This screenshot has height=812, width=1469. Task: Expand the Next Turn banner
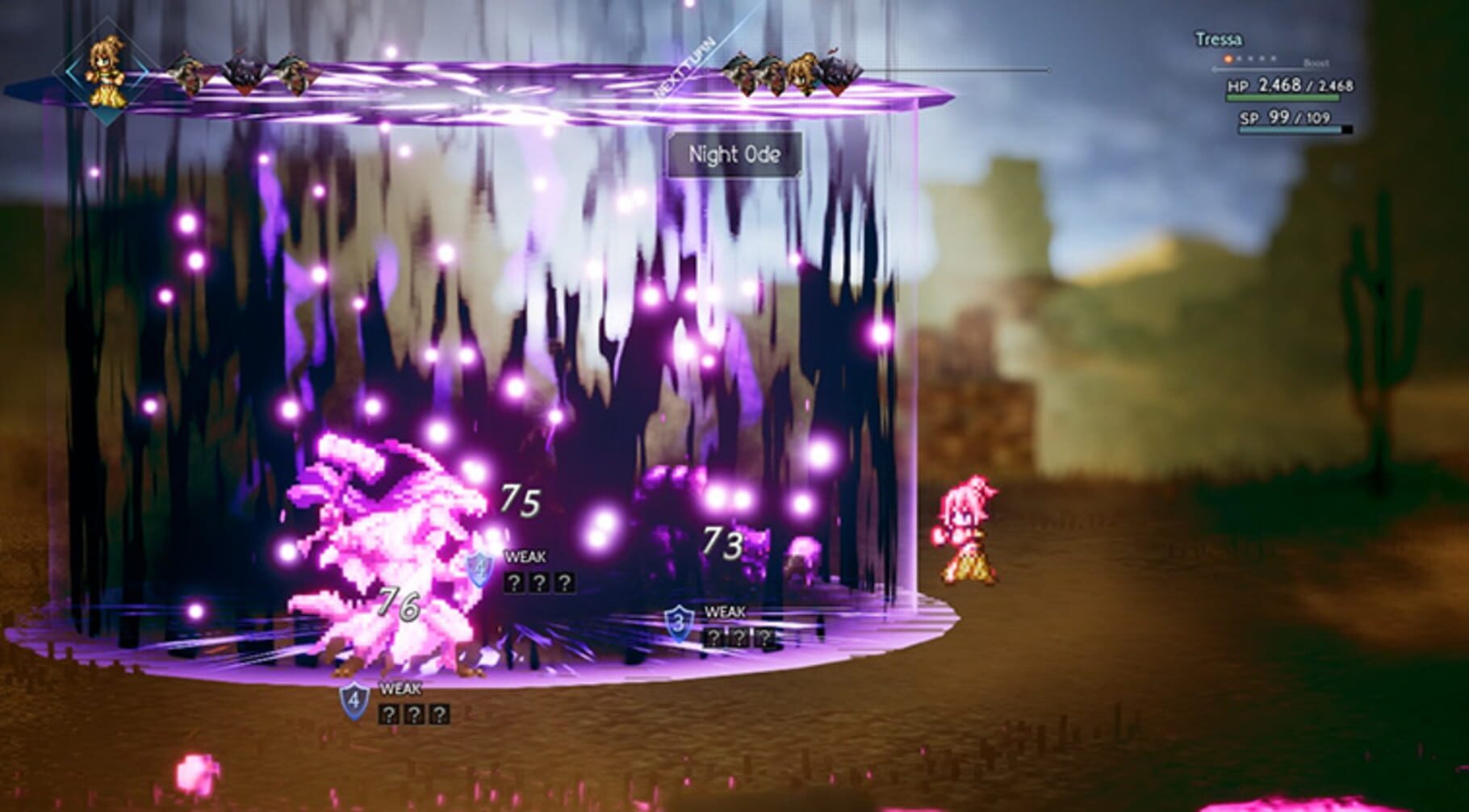[687, 65]
